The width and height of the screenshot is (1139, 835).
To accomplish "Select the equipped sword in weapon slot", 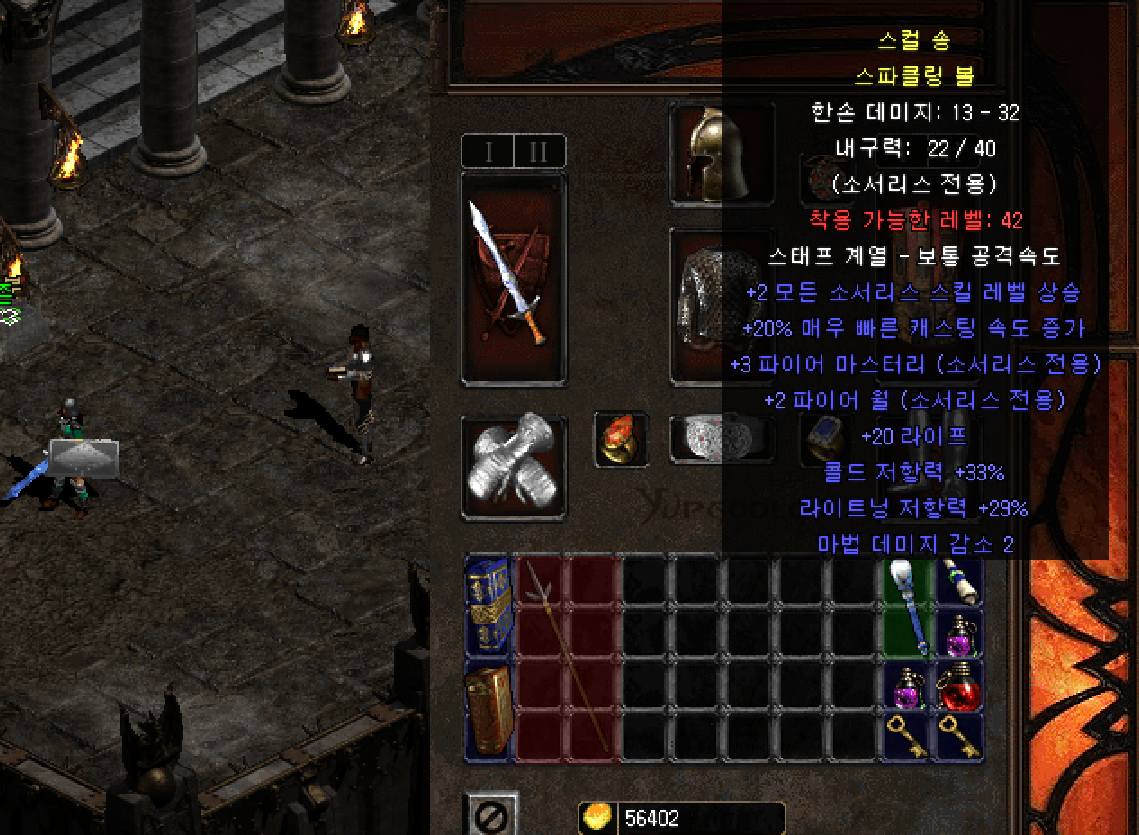I will (x=513, y=277).
